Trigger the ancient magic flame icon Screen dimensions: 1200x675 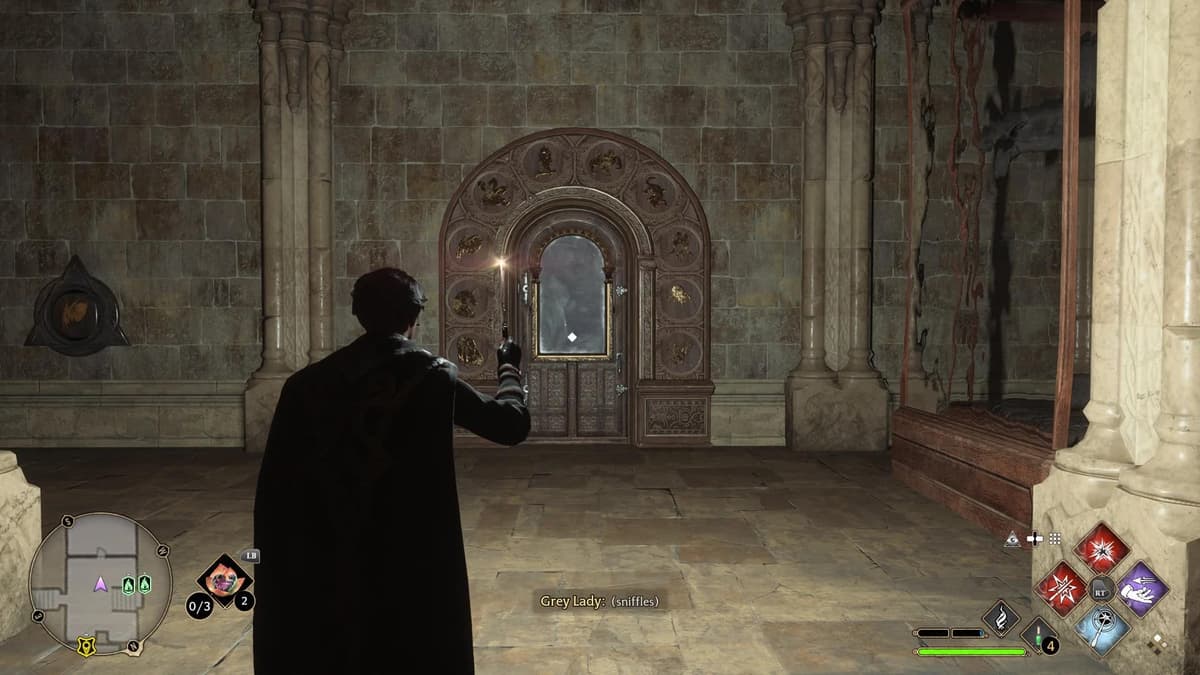(1000, 617)
